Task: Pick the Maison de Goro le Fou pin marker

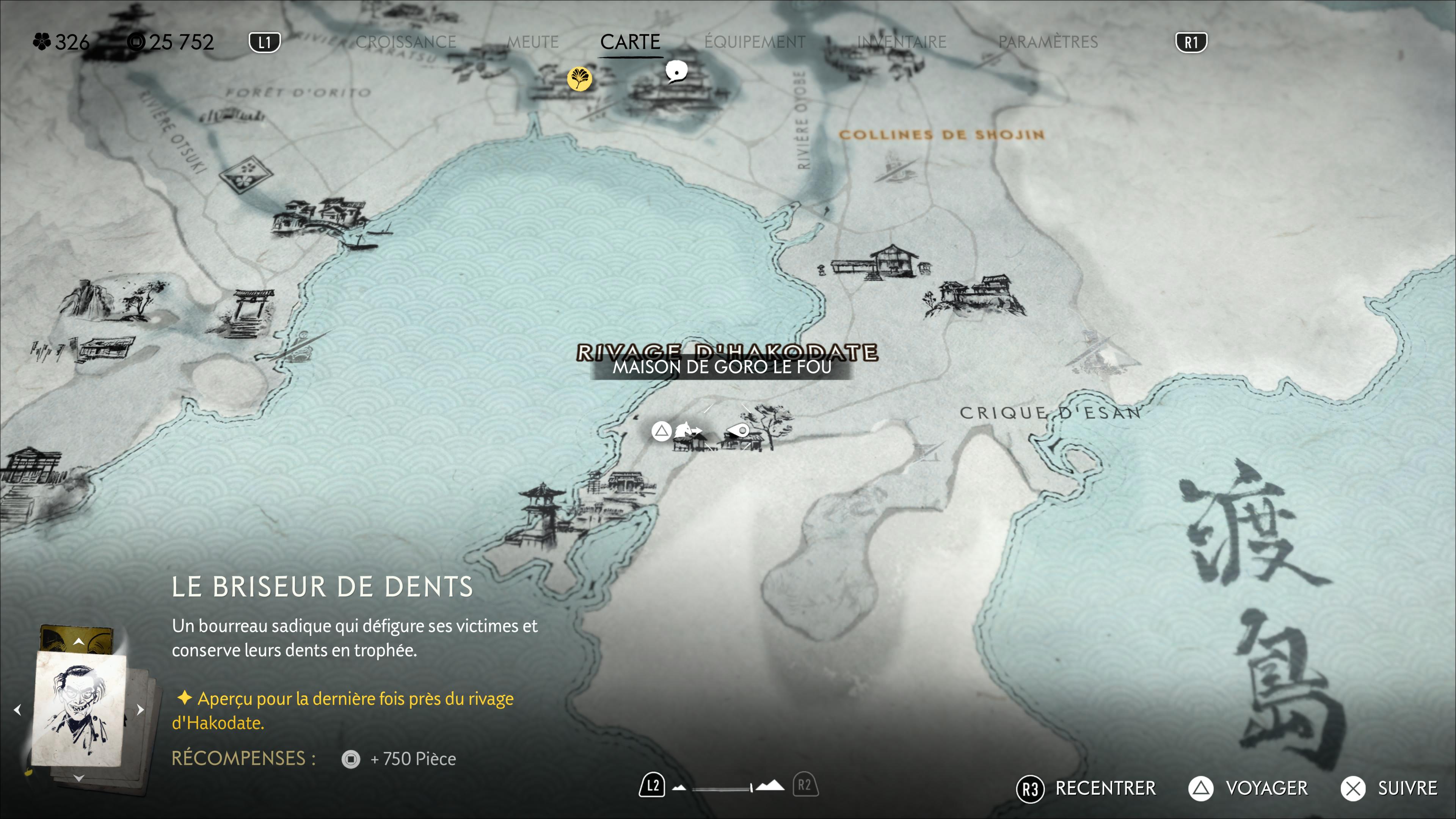Action: coord(738,431)
